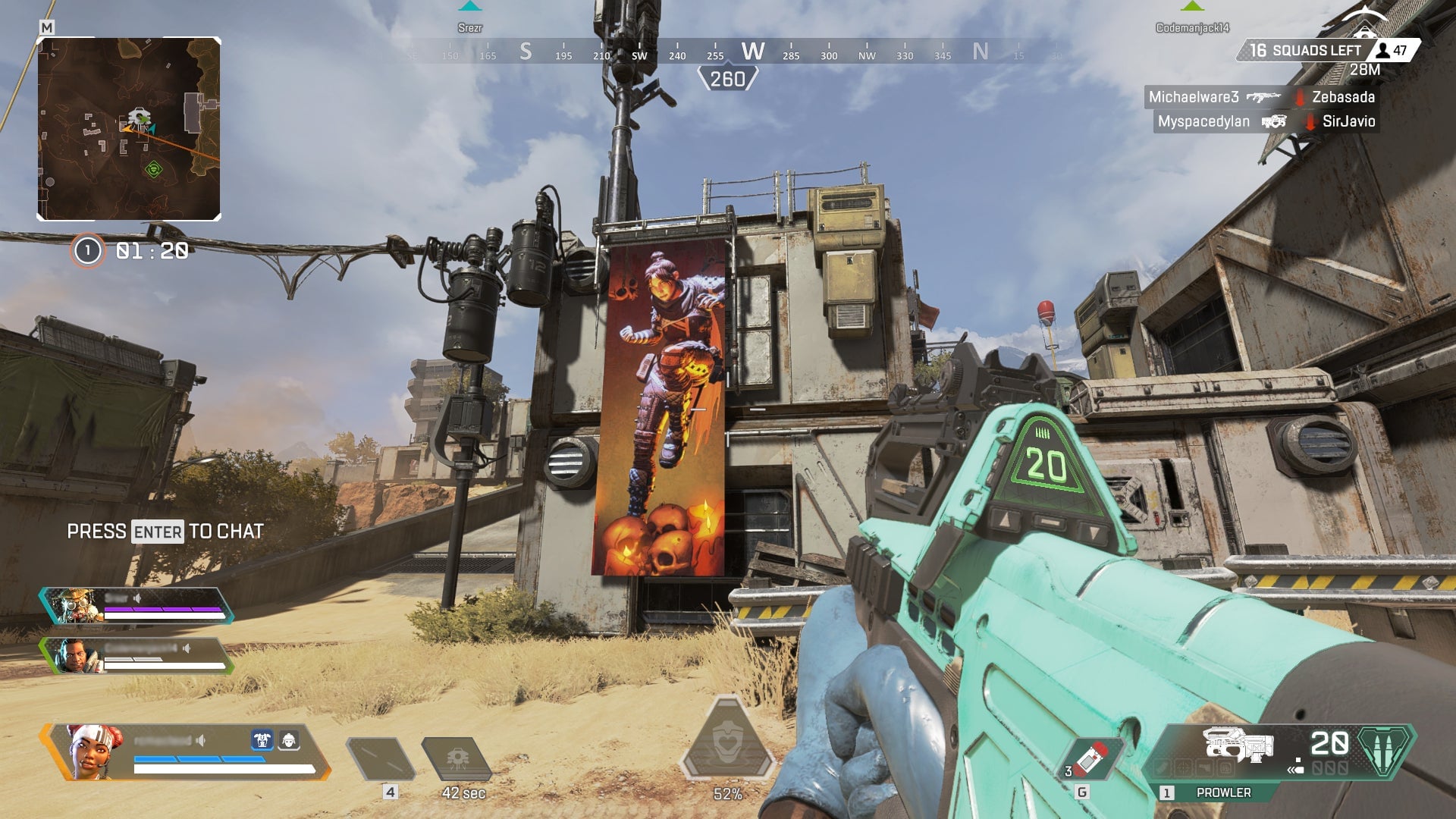Click the body armor icon beside player name
The image size is (1456, 819).
(262, 740)
